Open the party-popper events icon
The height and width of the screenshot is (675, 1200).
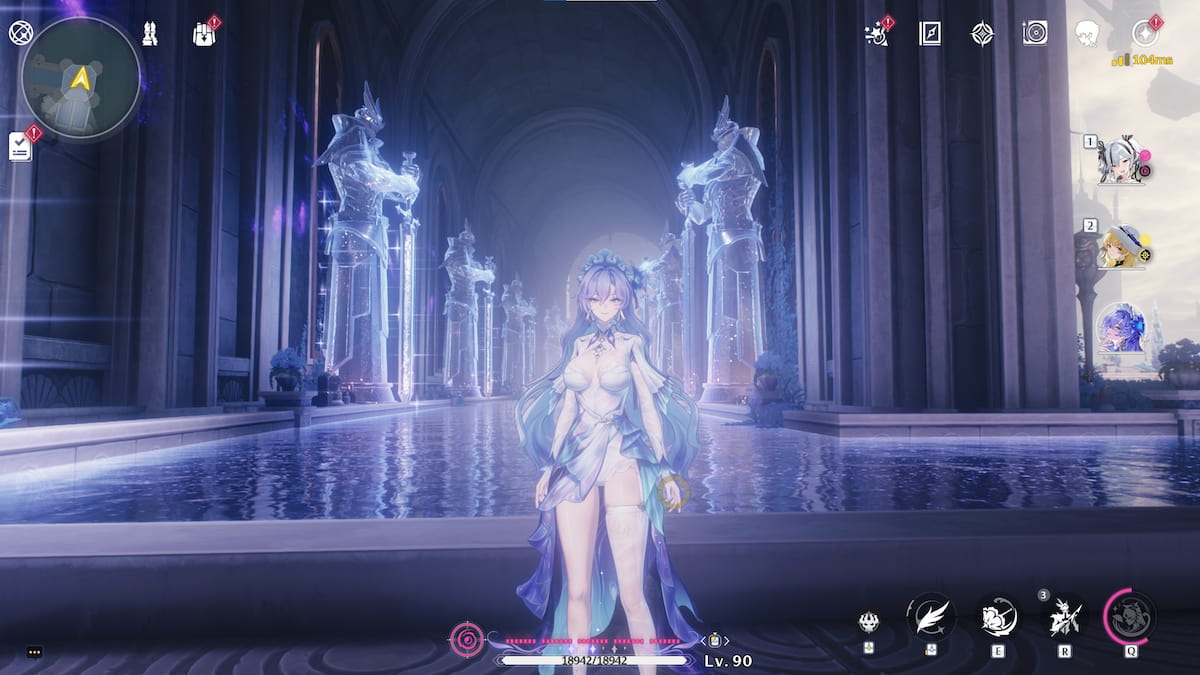[877, 34]
